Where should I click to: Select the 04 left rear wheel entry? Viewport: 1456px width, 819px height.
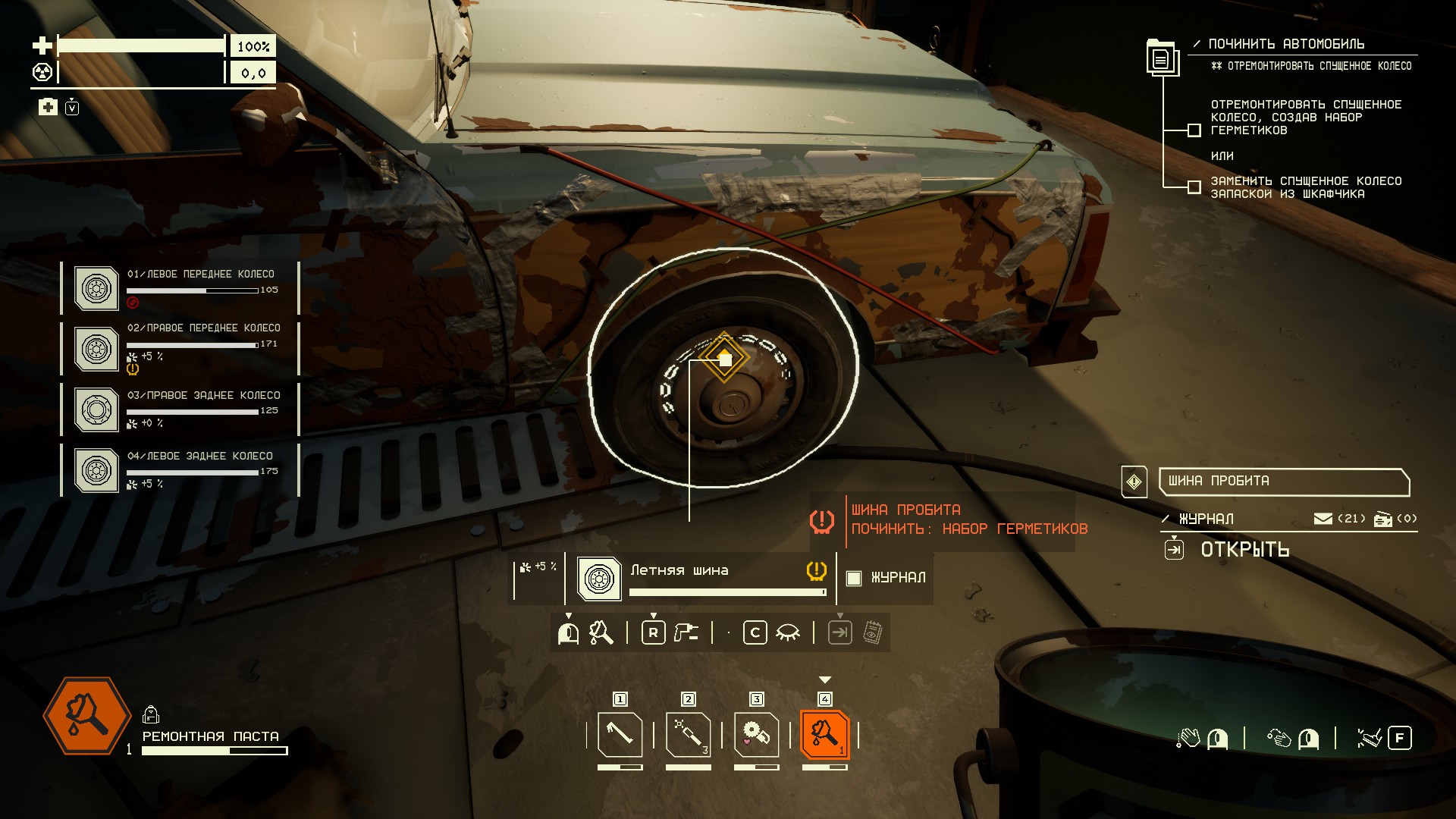(x=180, y=470)
